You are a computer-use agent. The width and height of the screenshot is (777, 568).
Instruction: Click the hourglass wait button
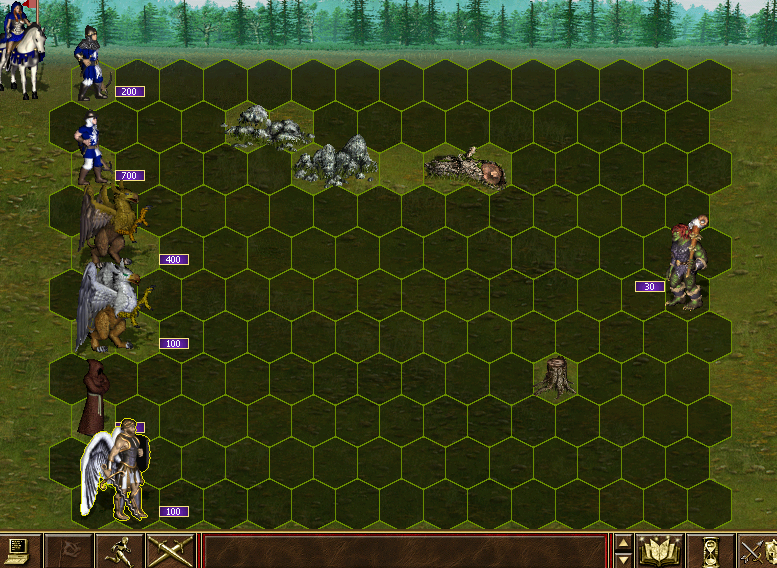pos(710,550)
